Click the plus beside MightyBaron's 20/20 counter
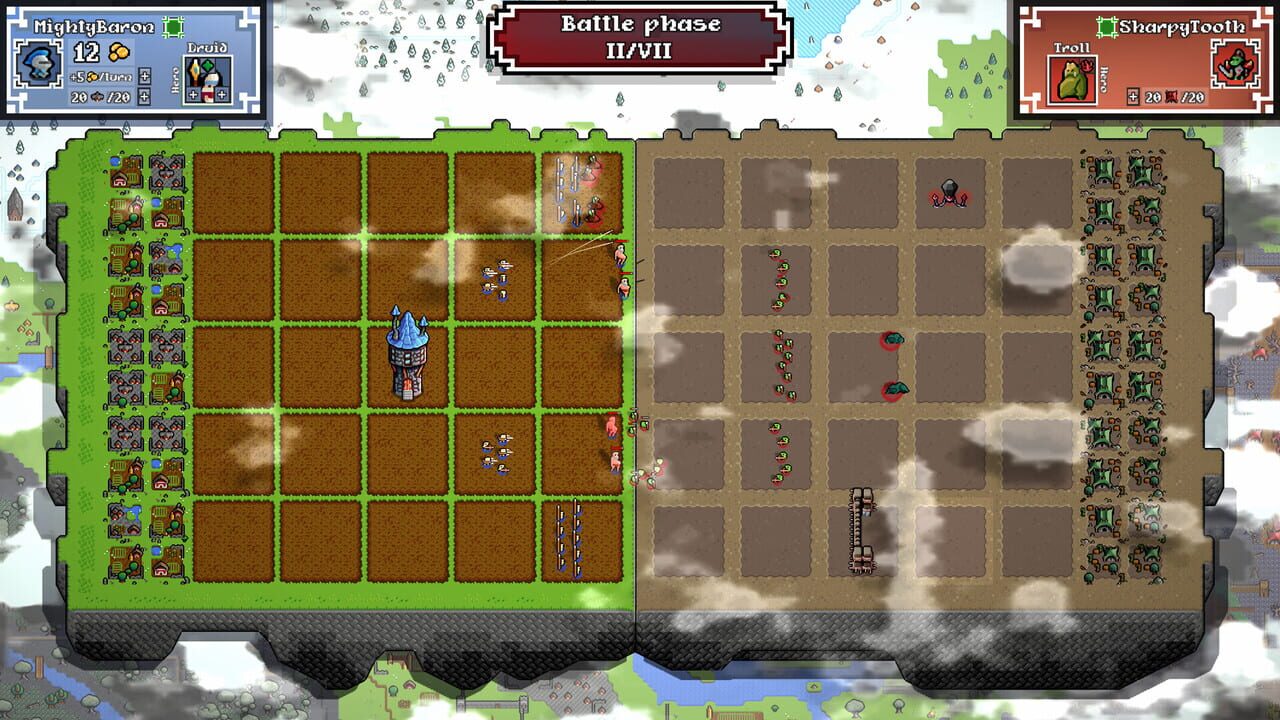This screenshot has height=720, width=1280. coord(144,96)
